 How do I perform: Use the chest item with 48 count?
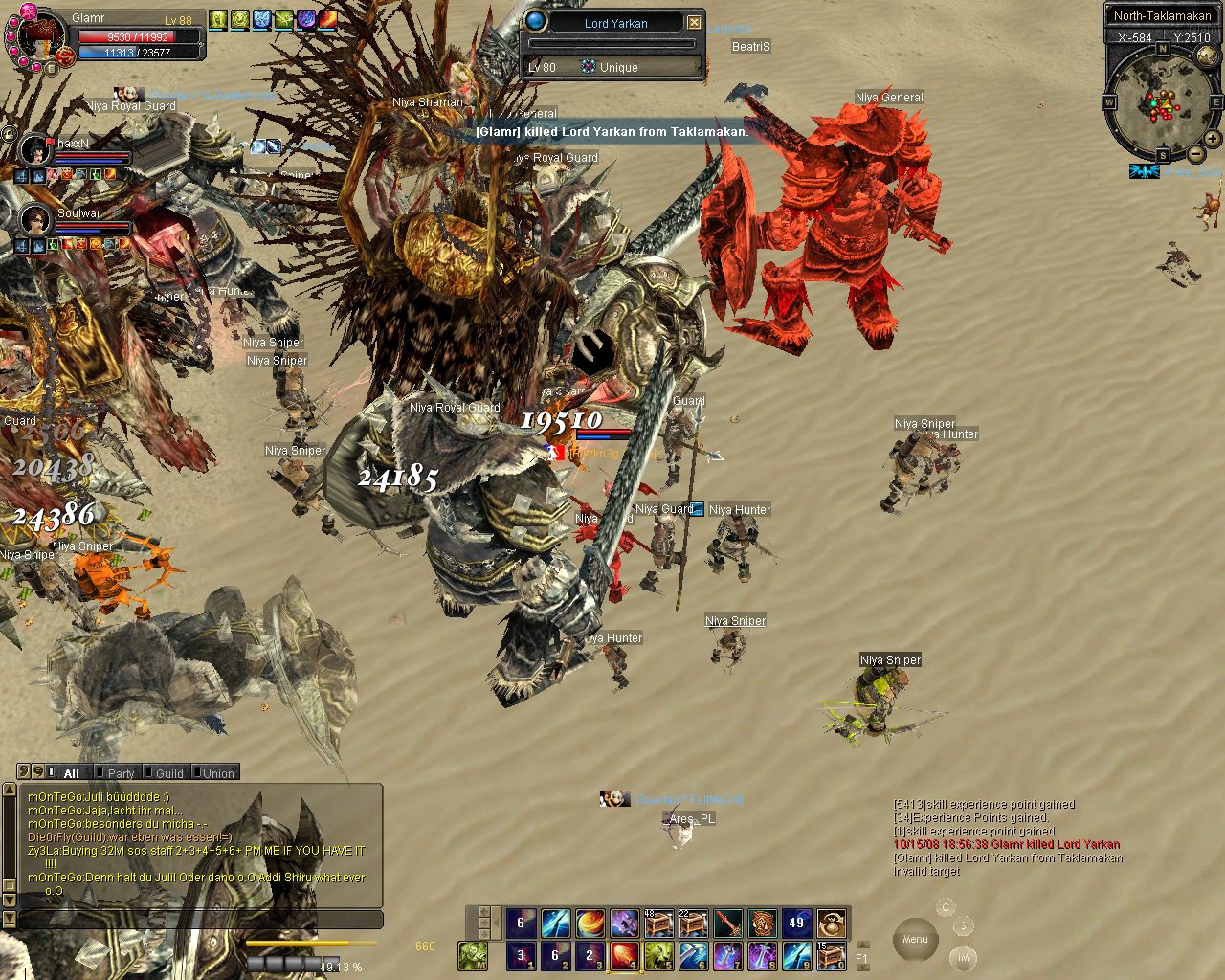pos(658,924)
